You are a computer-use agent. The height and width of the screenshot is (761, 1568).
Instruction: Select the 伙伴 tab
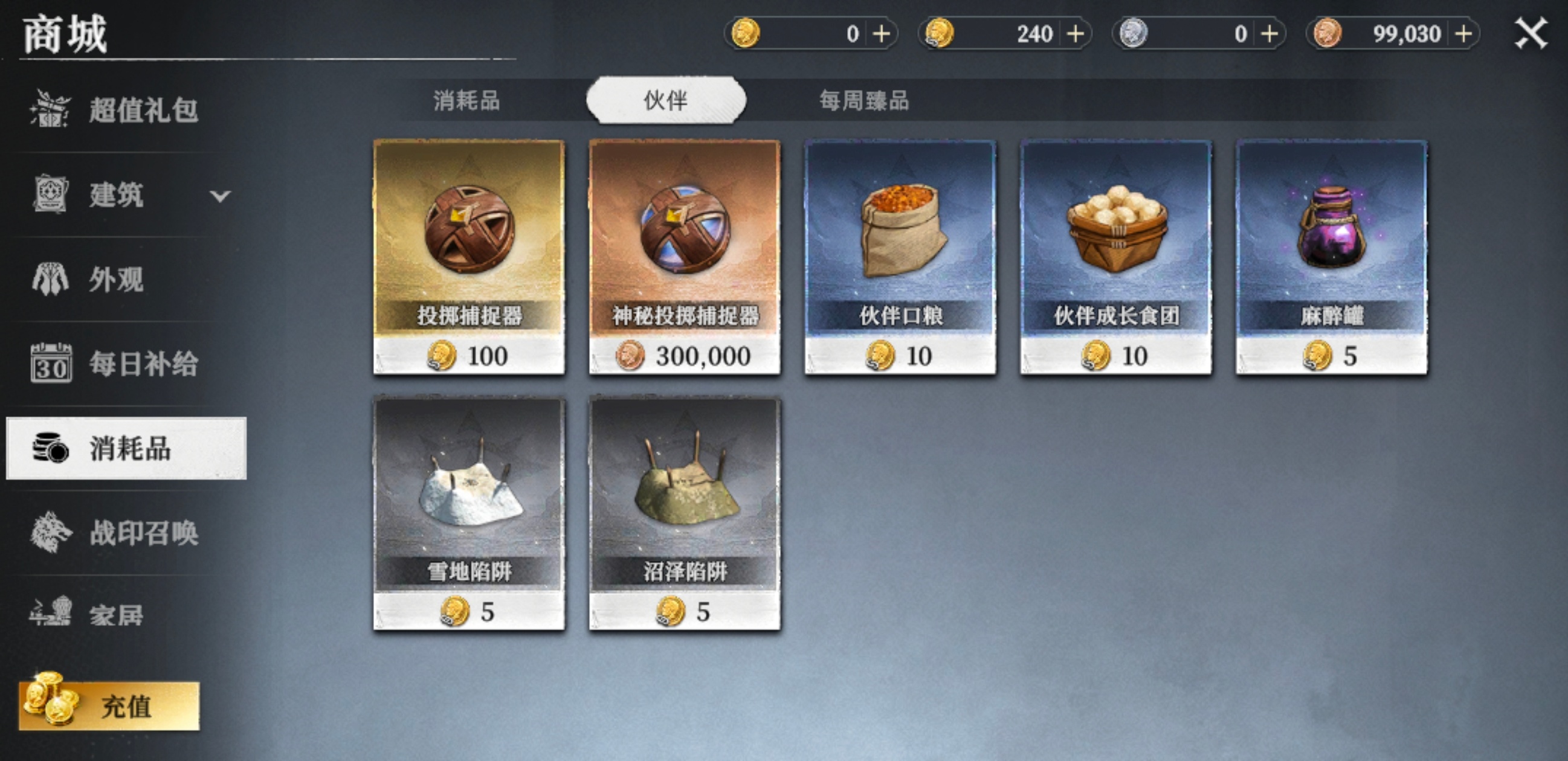click(665, 101)
